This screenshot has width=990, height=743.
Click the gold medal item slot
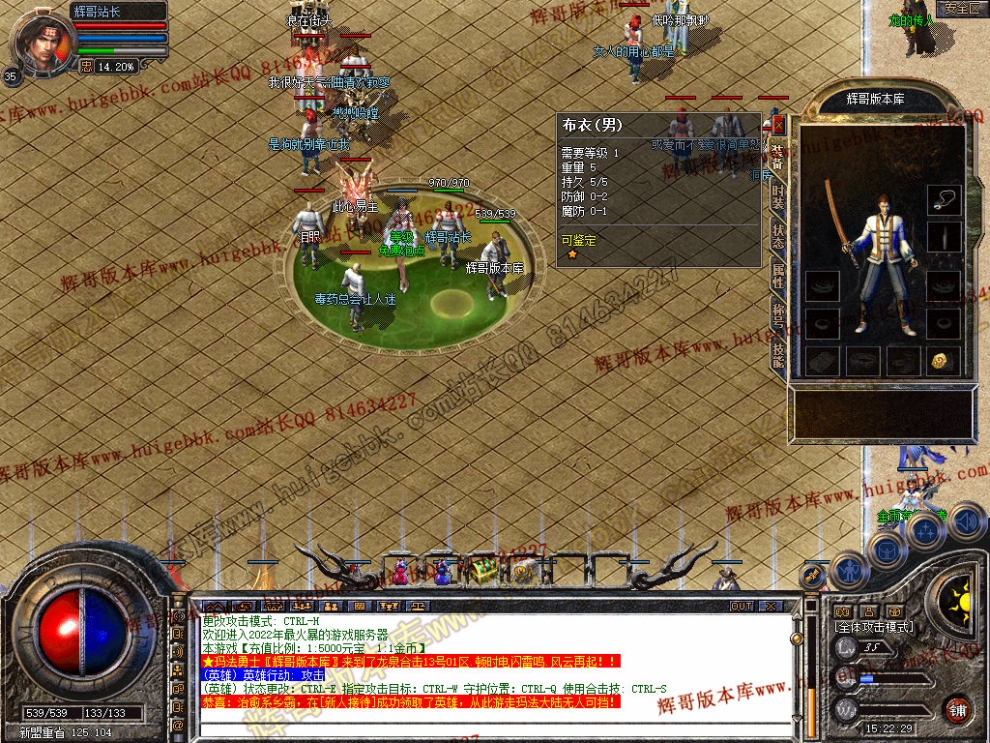(941, 361)
